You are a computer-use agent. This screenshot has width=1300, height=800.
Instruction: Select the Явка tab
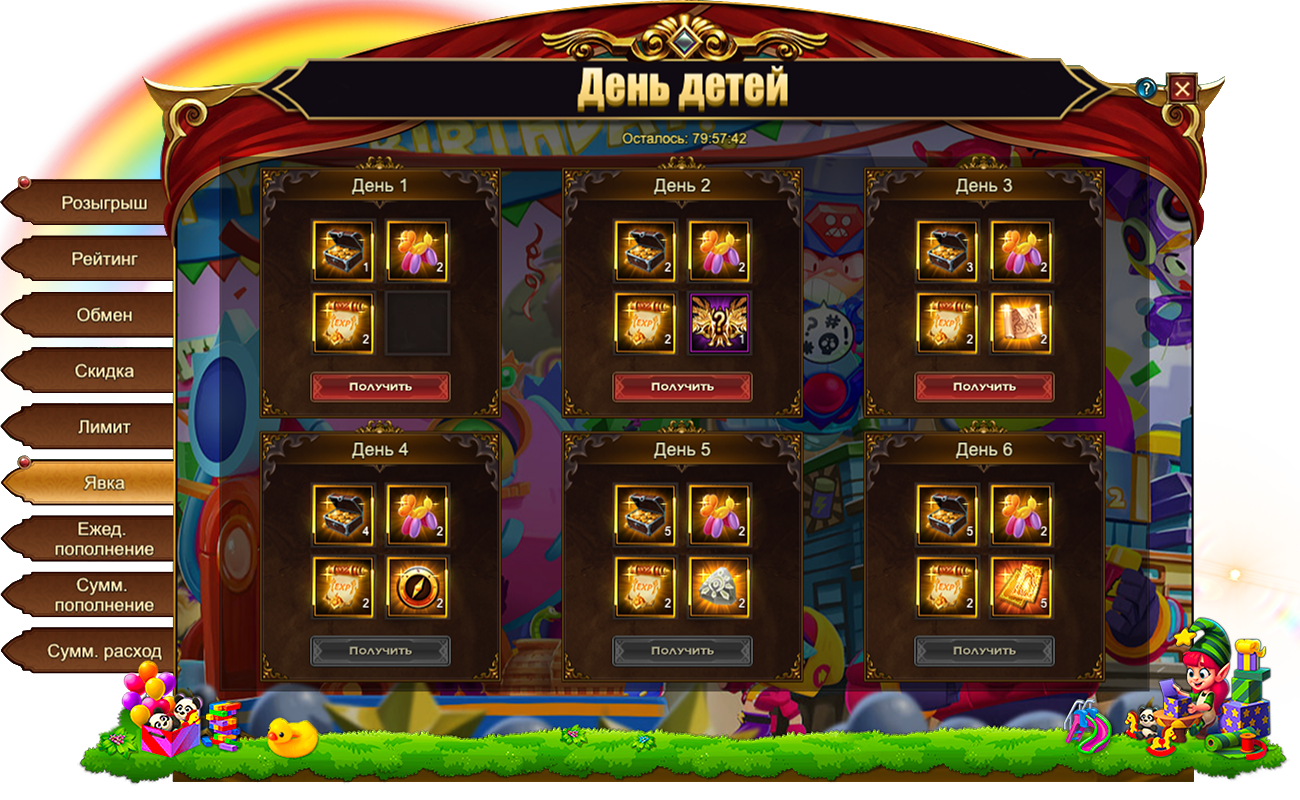pos(103,483)
